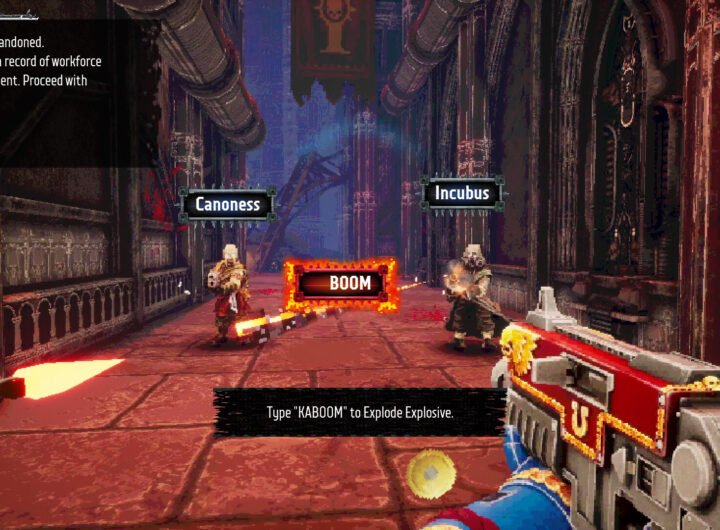Target the Incubus word tag
This screenshot has width=720, height=530.
click(x=462, y=193)
